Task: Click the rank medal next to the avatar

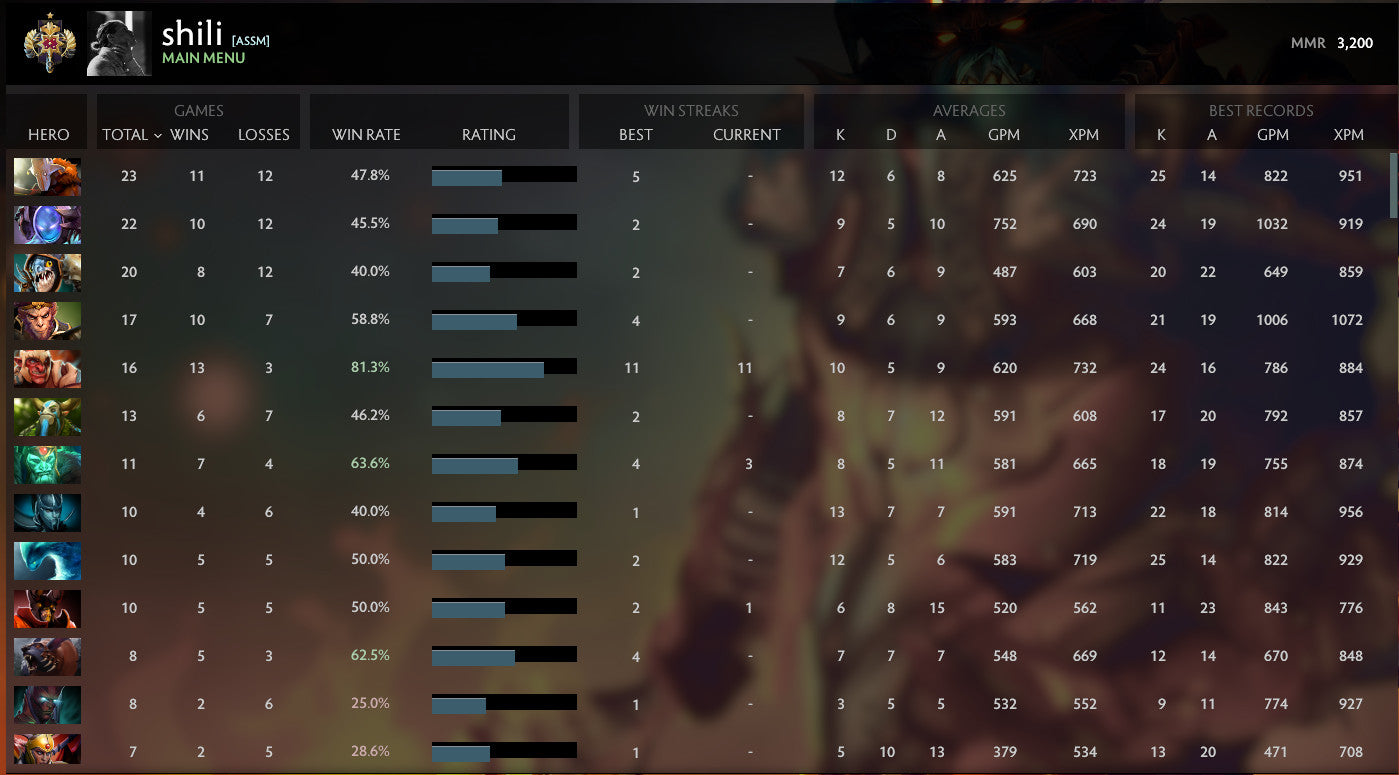Action: 47,43
